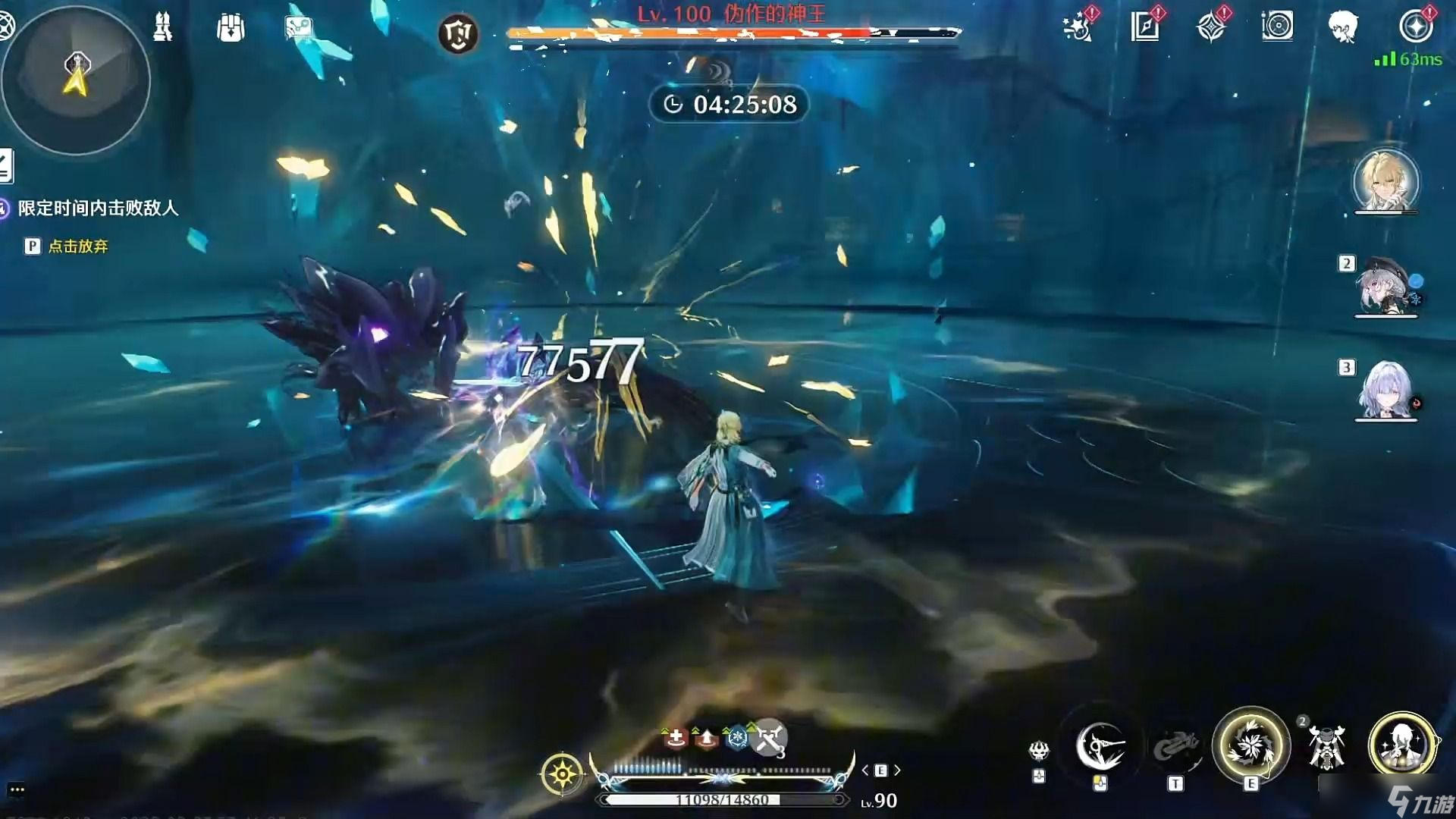Open the four-point star convene icon
1456x819 pixels.
tap(1211, 27)
